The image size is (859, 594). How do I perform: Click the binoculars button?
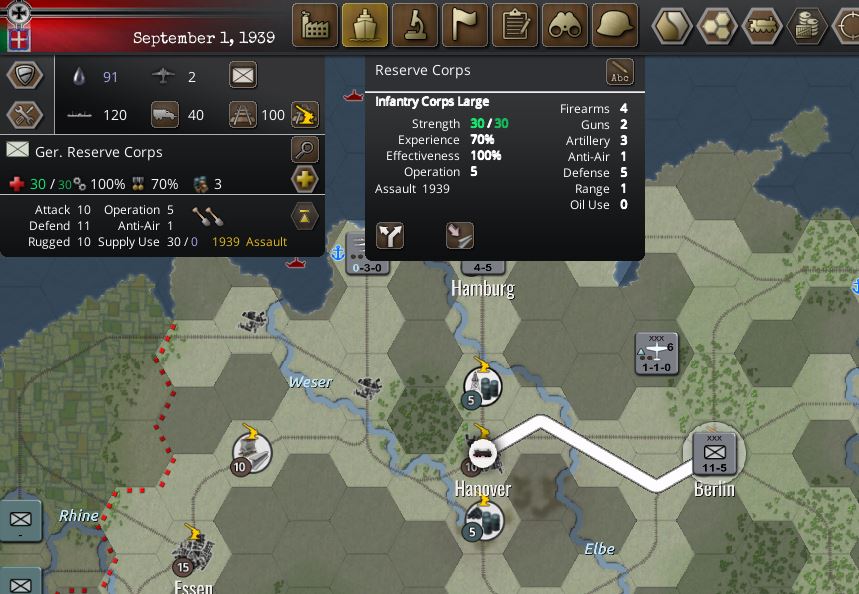(x=565, y=24)
